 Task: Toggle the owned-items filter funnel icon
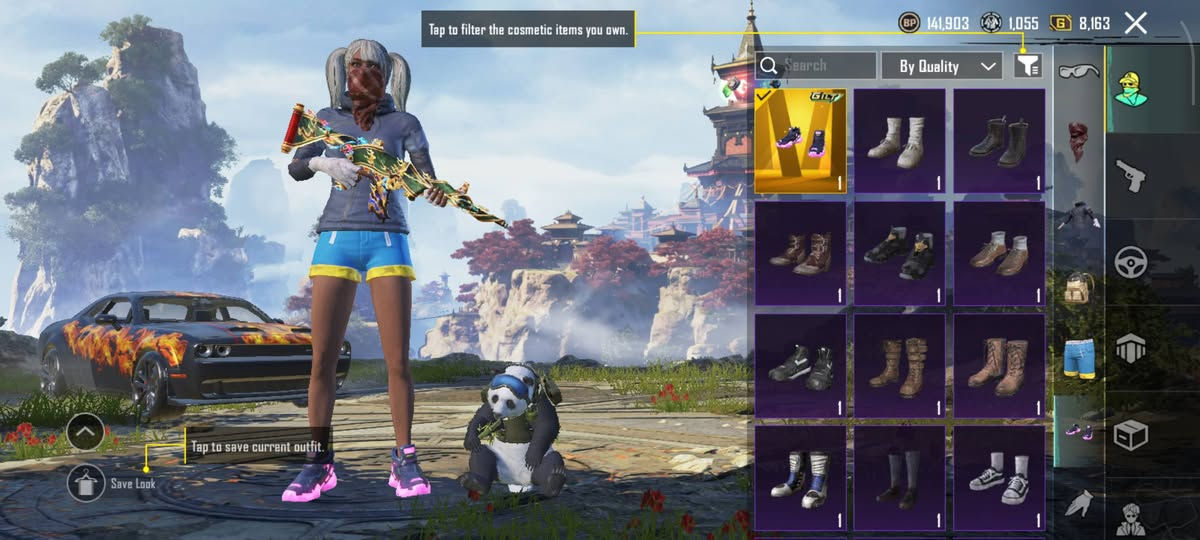(1028, 66)
